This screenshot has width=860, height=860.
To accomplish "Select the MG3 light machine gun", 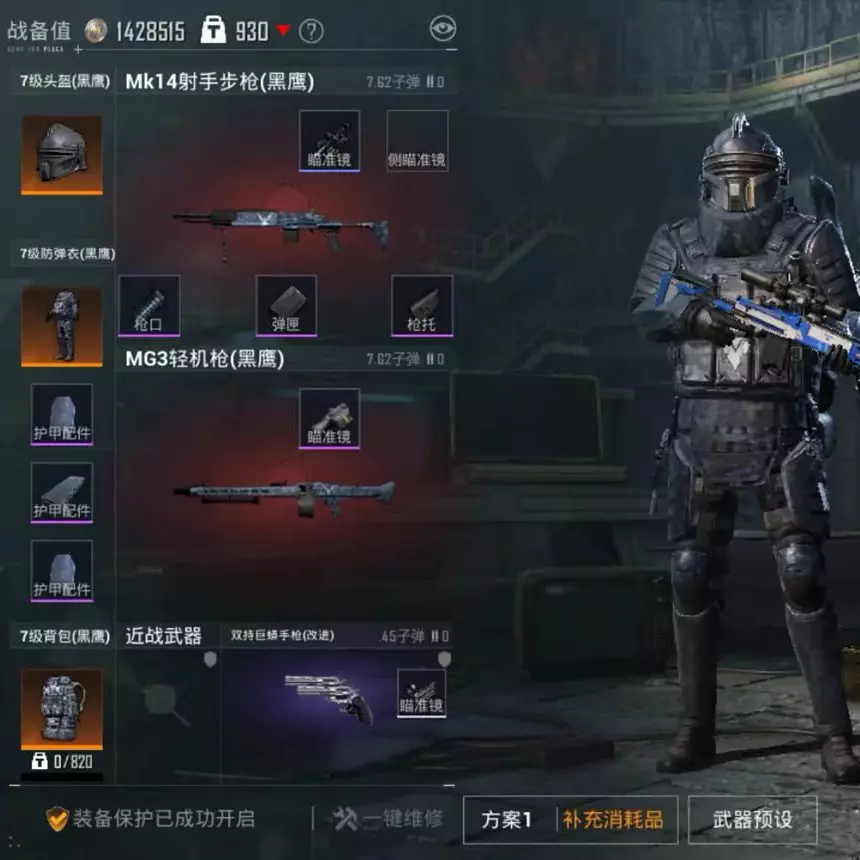I will click(284, 492).
